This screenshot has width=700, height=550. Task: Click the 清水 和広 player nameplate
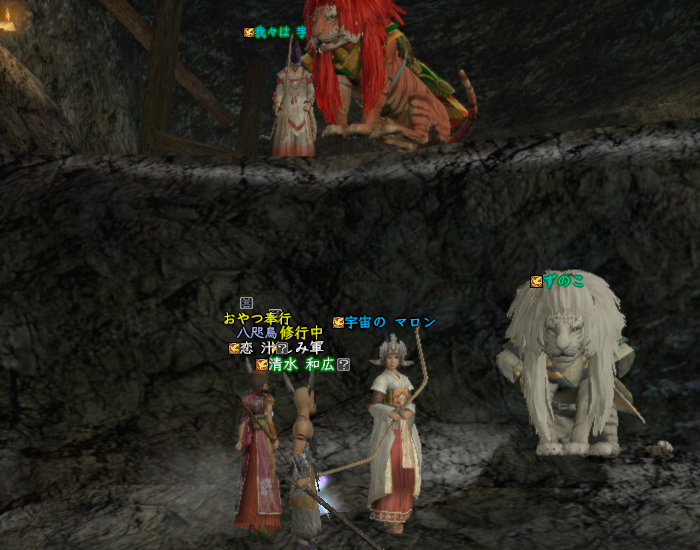tap(300, 365)
